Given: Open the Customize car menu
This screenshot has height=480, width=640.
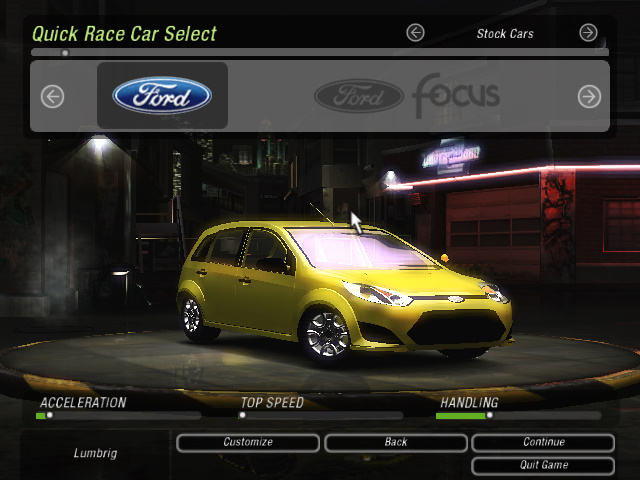Looking at the screenshot, I should 248,442.
